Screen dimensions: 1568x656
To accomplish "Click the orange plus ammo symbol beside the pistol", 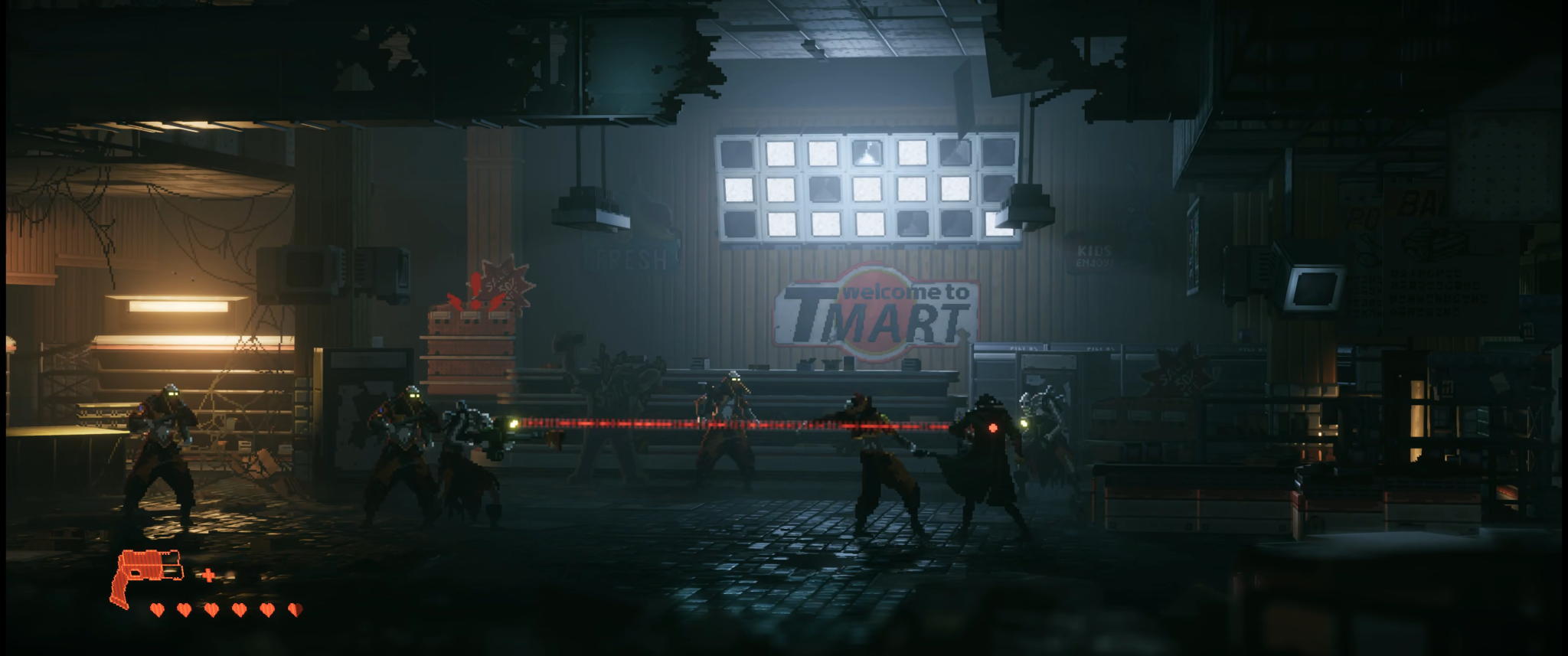I will click(x=208, y=575).
